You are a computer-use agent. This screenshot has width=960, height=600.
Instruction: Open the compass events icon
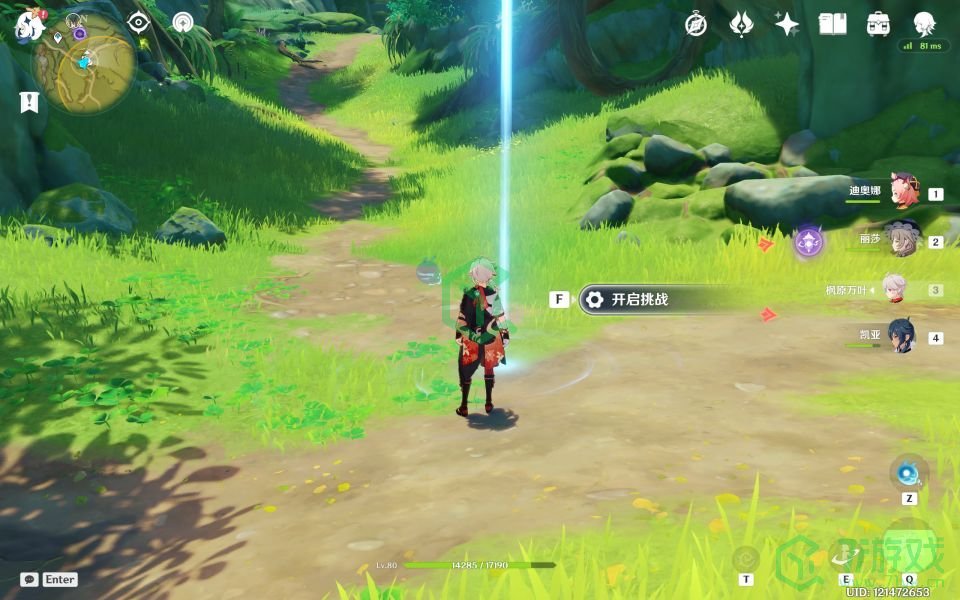coord(696,24)
